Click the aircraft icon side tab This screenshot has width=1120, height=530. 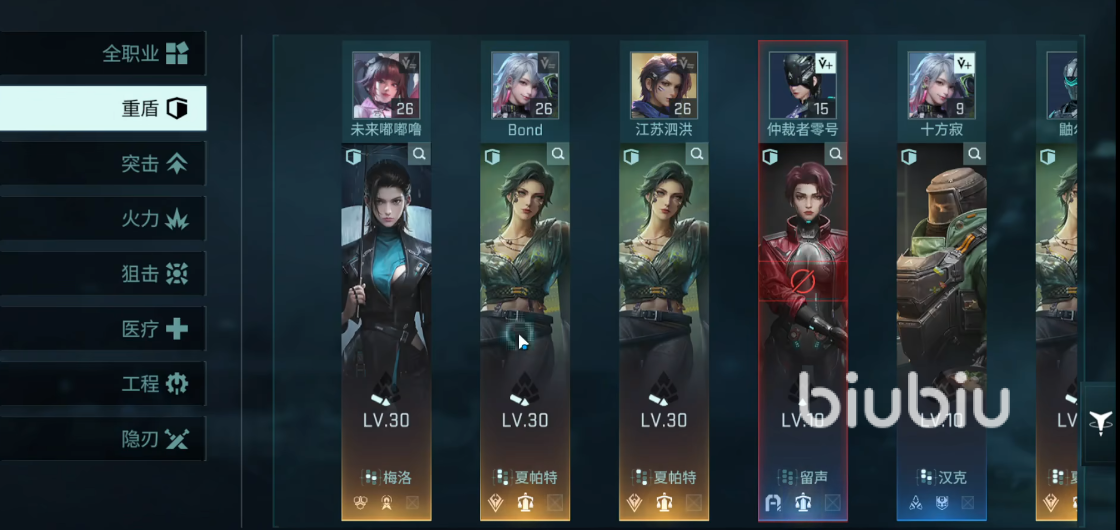pyautogui.click(x=1100, y=422)
